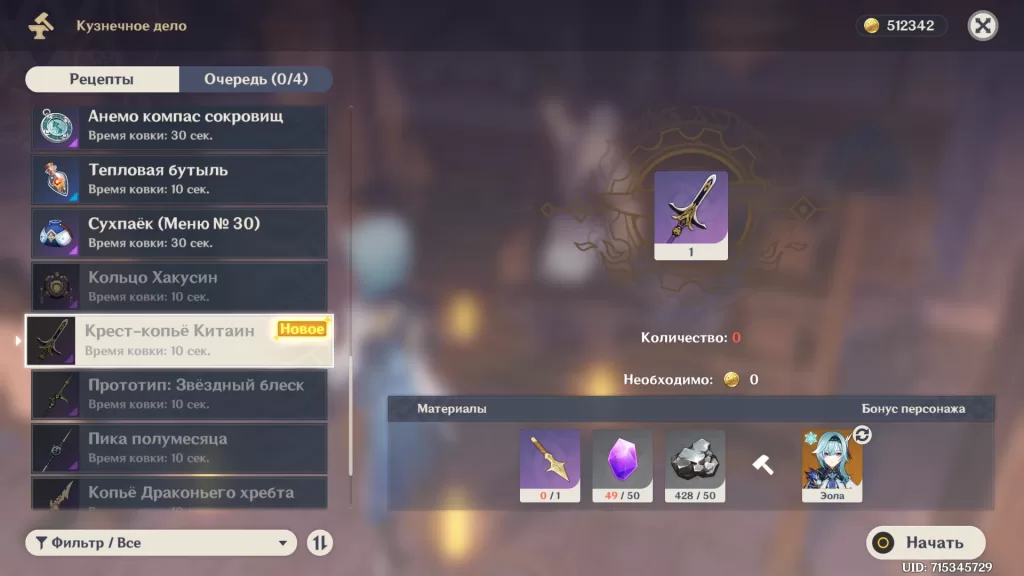
Task: Select the Пика полумесяца recipe
Action: pos(179,448)
